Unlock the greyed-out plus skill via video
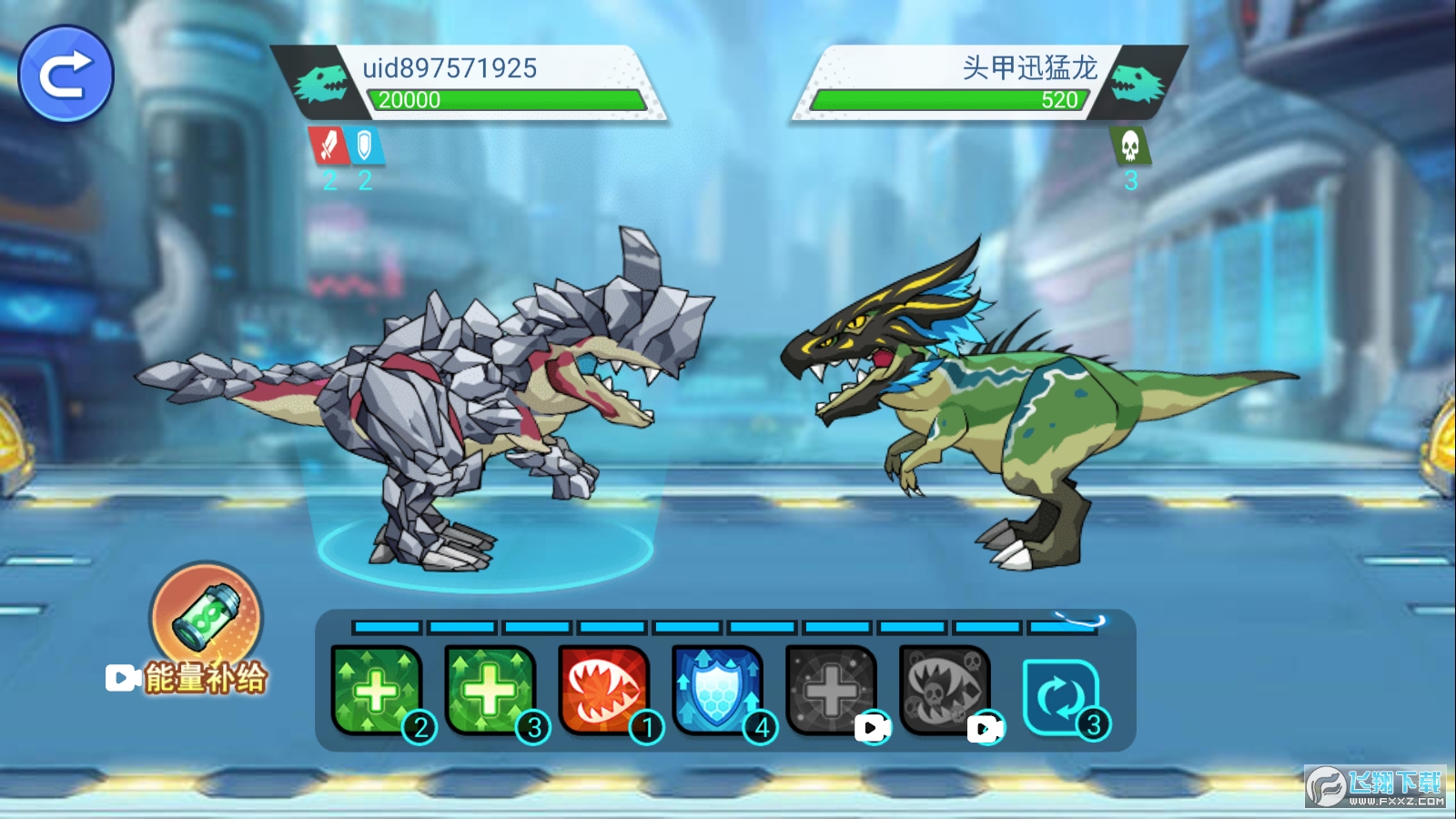 click(x=831, y=690)
